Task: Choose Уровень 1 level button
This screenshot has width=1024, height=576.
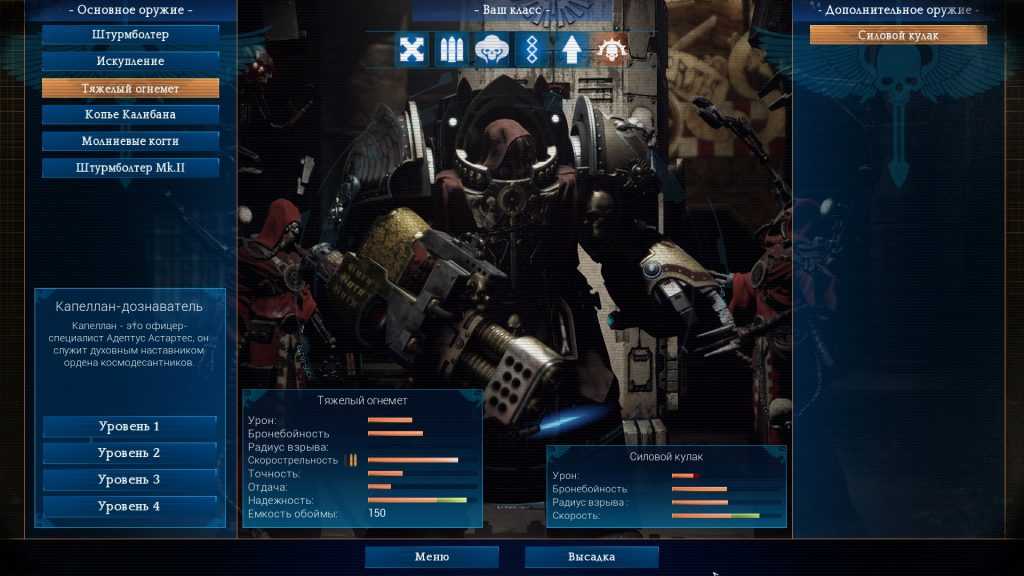Action: click(x=129, y=427)
